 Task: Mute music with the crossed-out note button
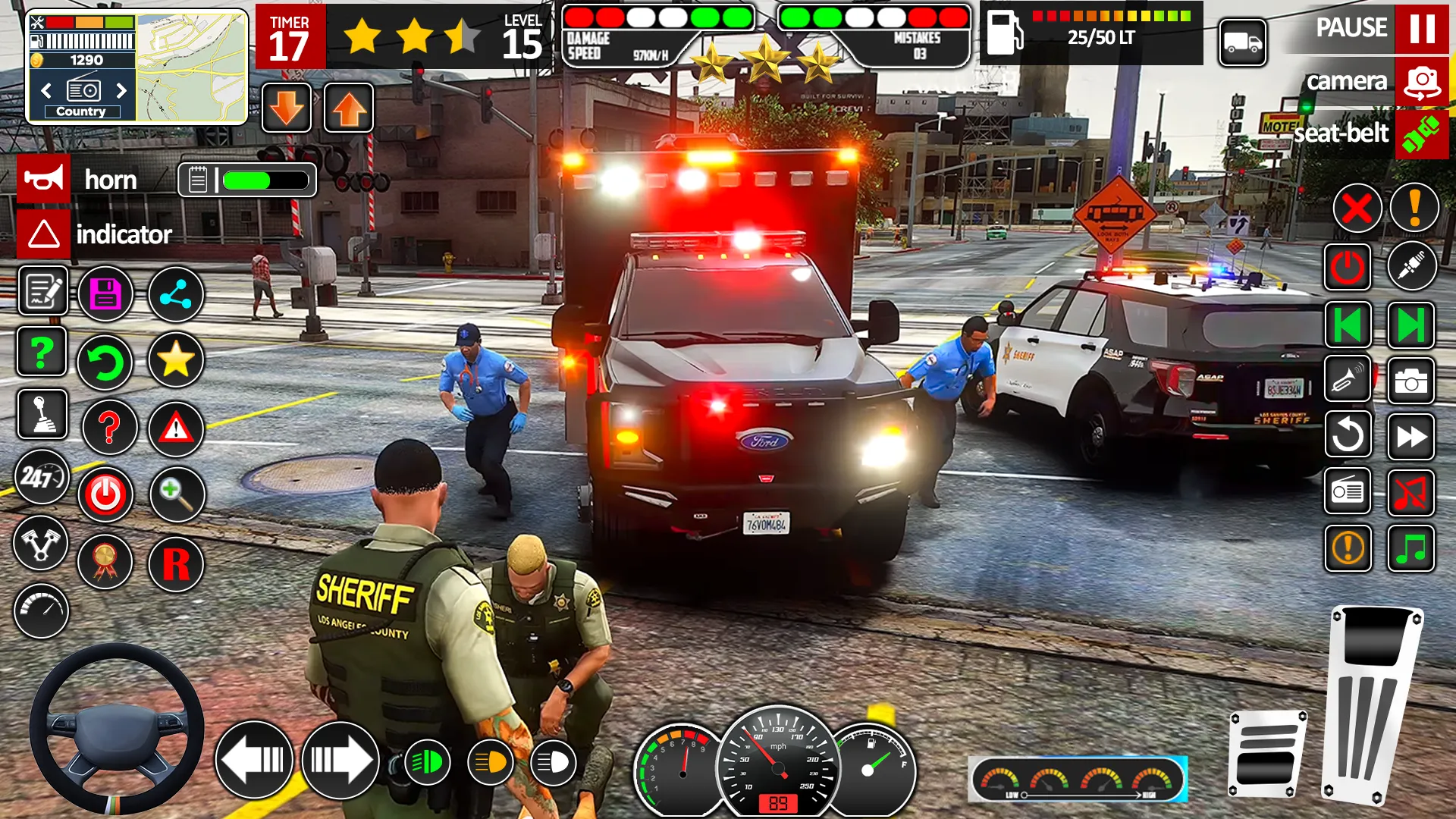pos(1410,492)
